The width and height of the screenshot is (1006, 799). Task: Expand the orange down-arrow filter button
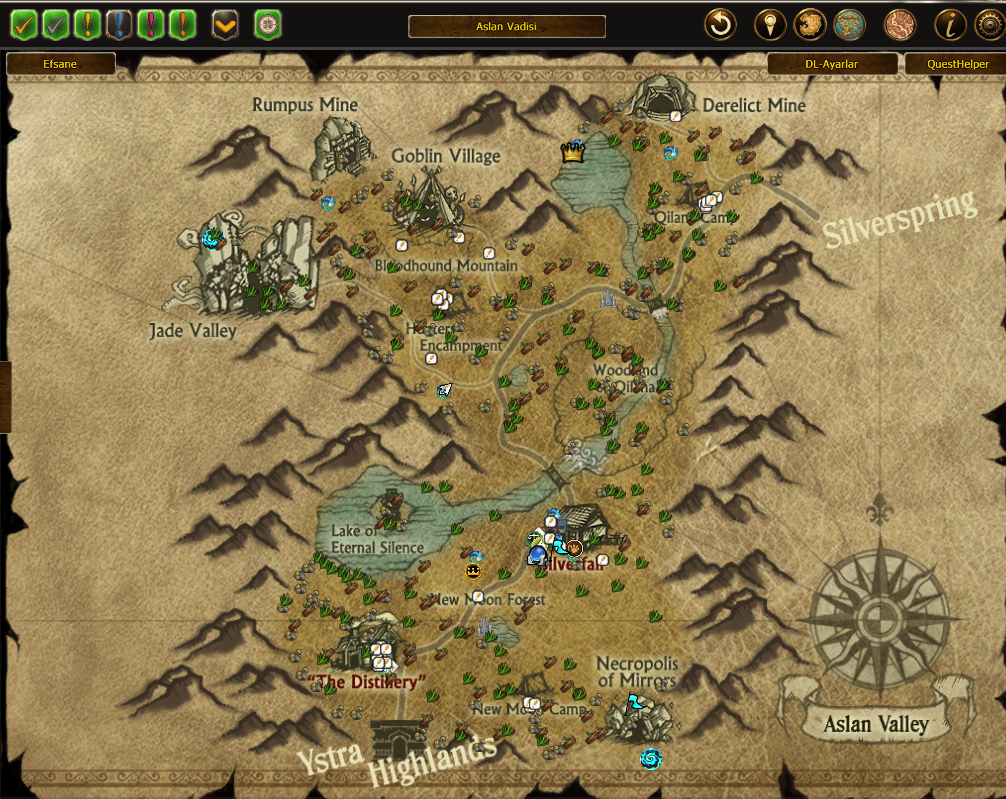(226, 24)
